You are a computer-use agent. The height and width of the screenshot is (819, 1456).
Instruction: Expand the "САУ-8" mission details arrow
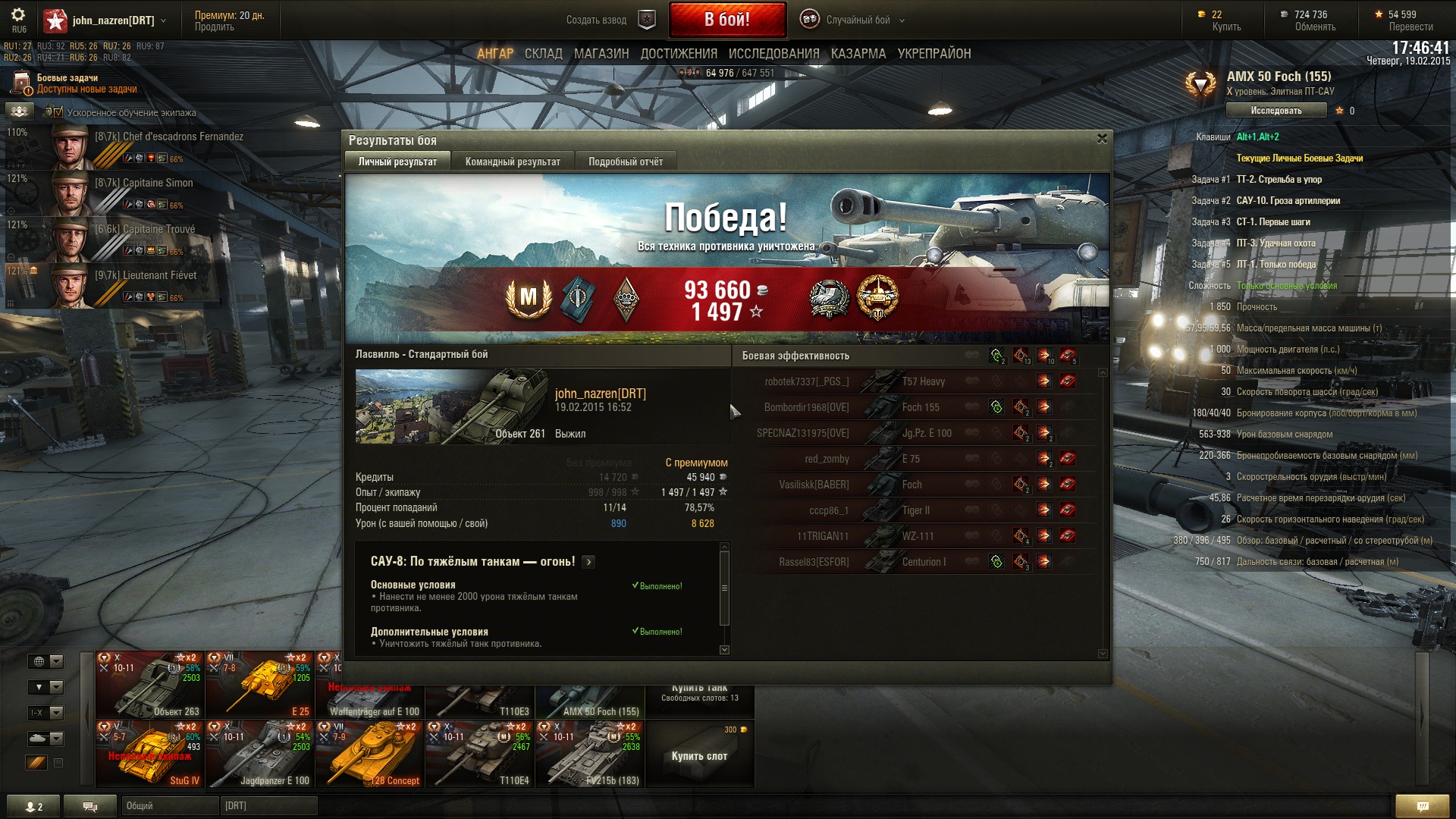click(x=589, y=562)
